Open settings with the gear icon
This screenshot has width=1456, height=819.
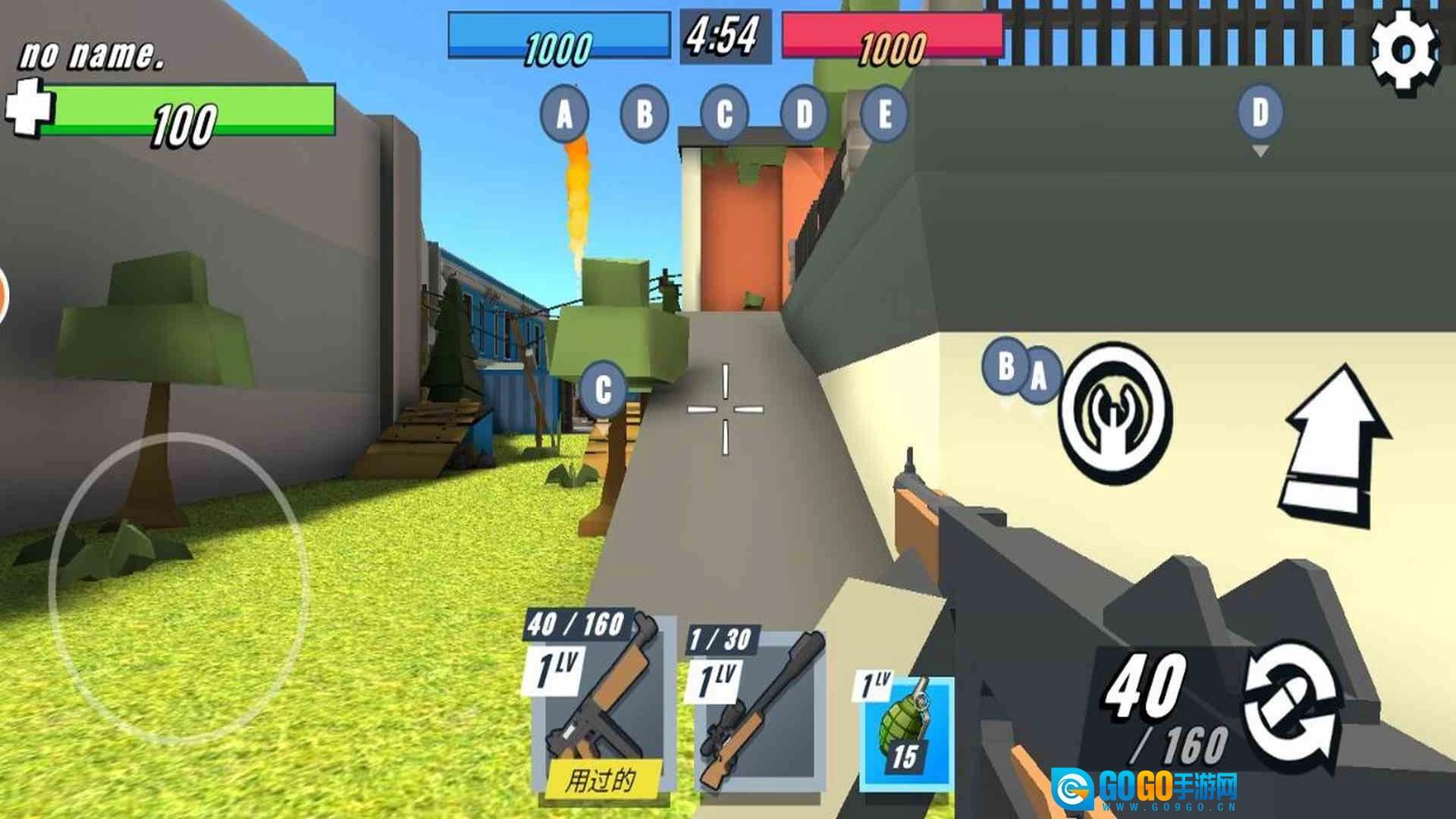pos(1404,52)
